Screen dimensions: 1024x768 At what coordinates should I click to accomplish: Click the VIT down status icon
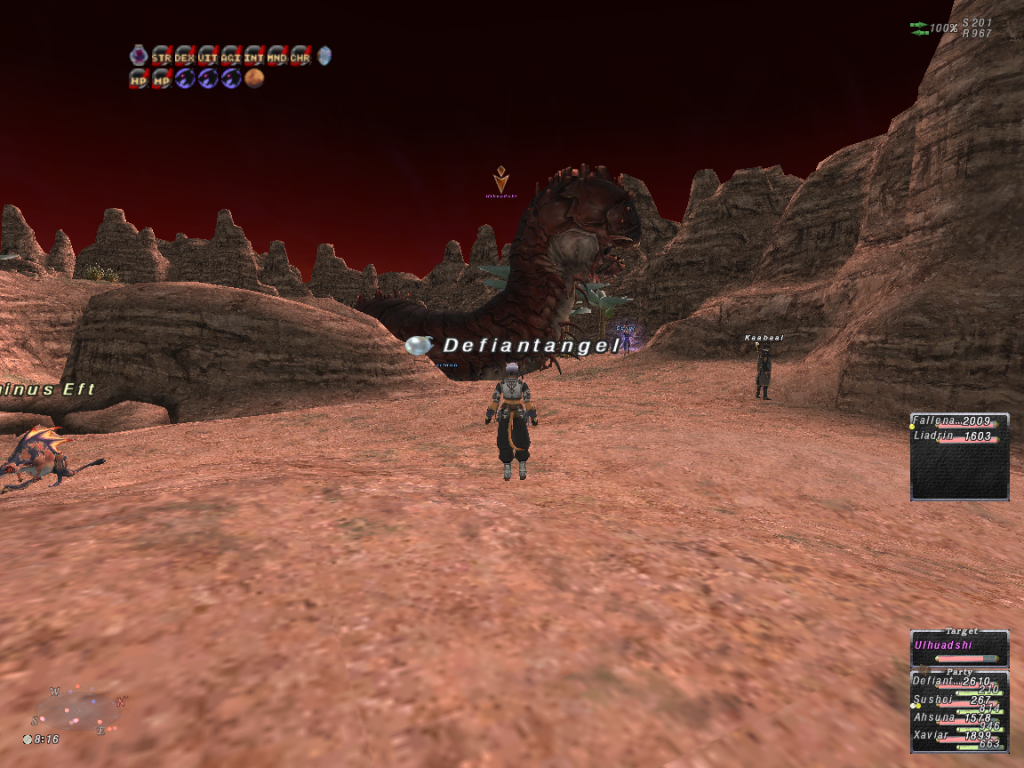(207, 57)
